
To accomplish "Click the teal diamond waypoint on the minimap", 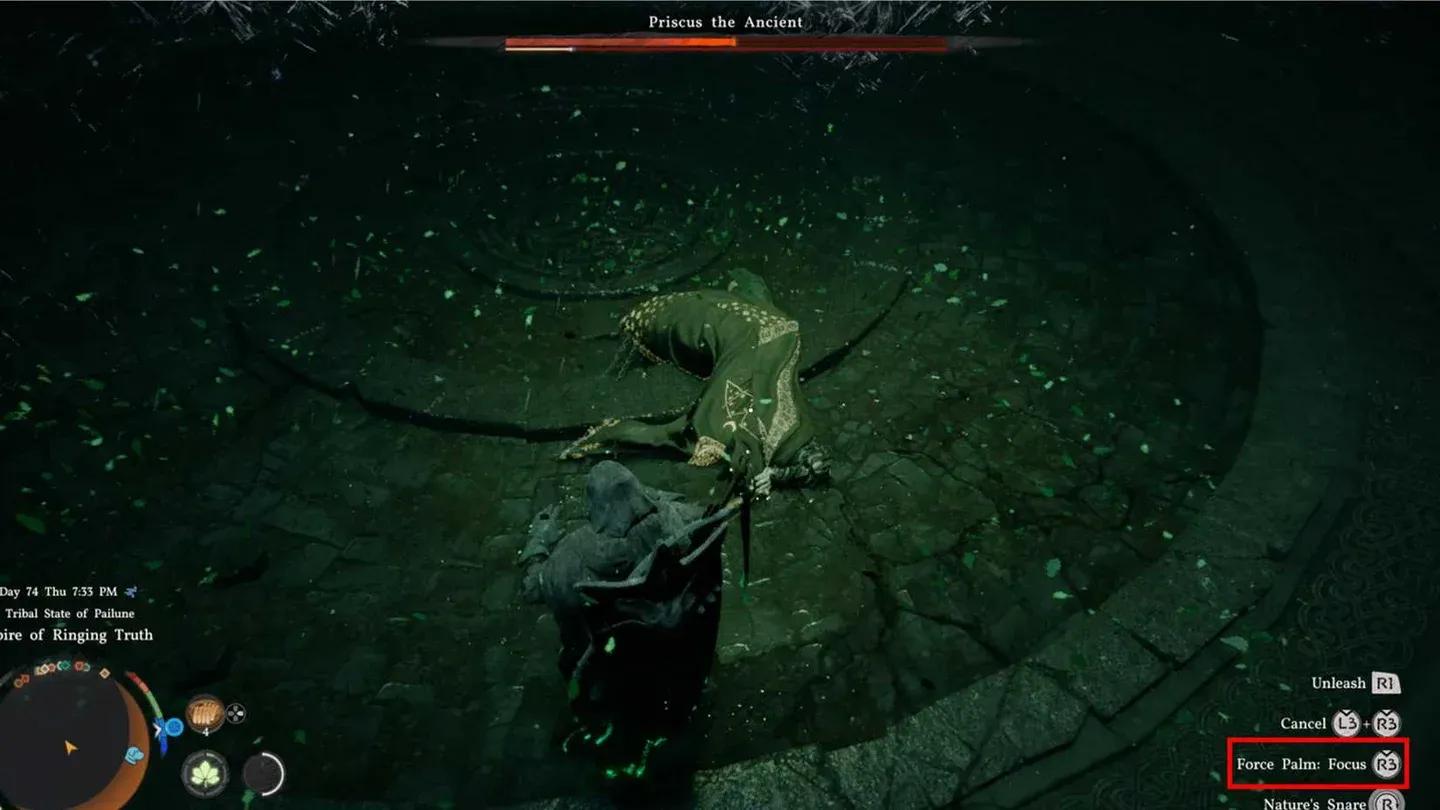I will point(66,664).
